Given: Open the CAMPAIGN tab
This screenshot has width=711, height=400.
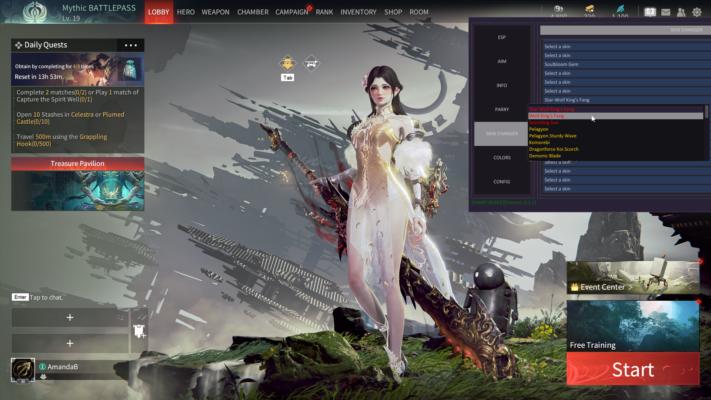Looking at the screenshot, I should pos(291,12).
